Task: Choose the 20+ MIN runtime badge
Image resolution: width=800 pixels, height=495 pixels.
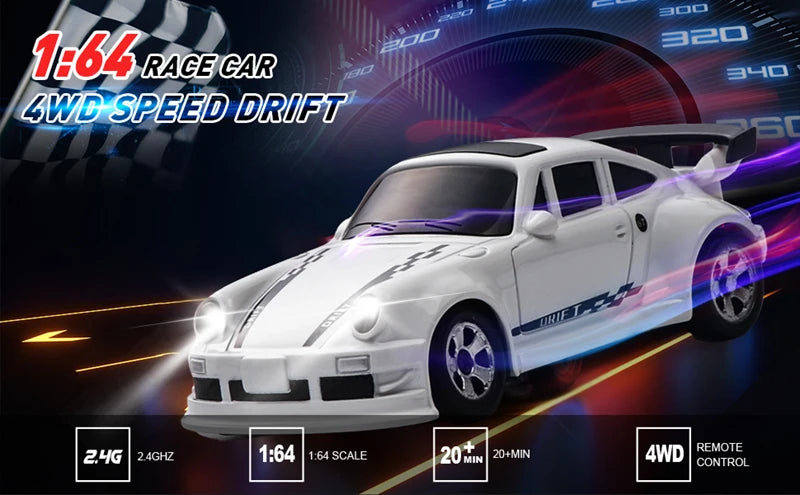Action: (461, 455)
